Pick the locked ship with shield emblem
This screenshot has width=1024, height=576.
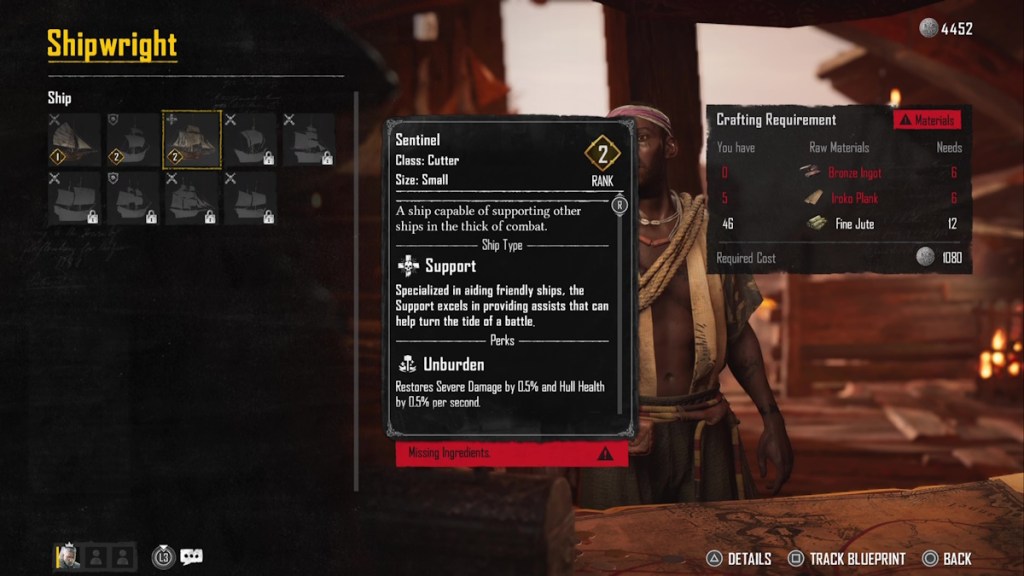[x=133, y=198]
